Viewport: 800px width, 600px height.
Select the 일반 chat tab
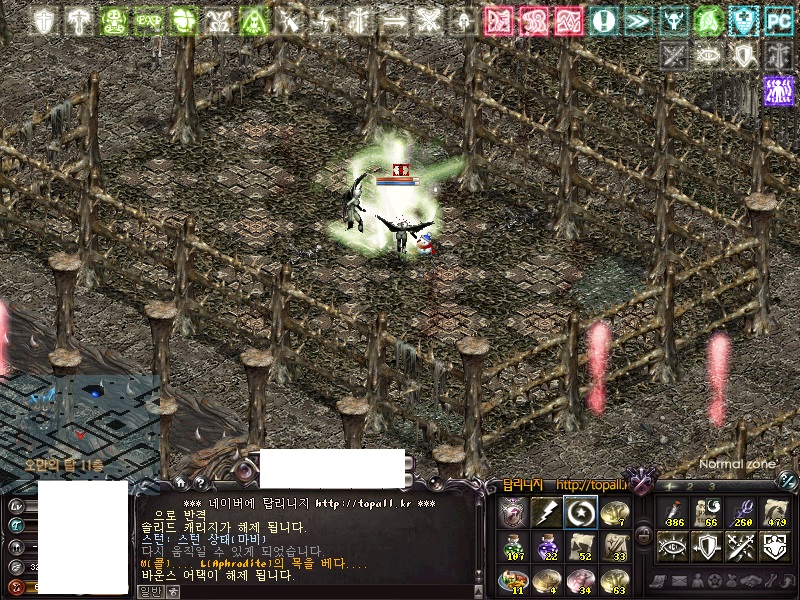point(149,590)
